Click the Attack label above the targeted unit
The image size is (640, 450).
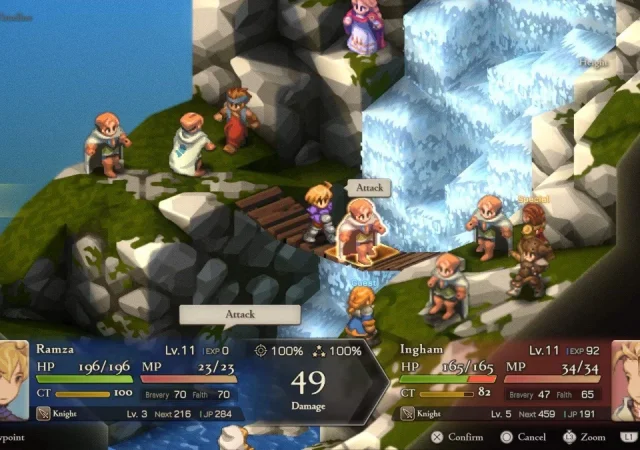pos(367,188)
